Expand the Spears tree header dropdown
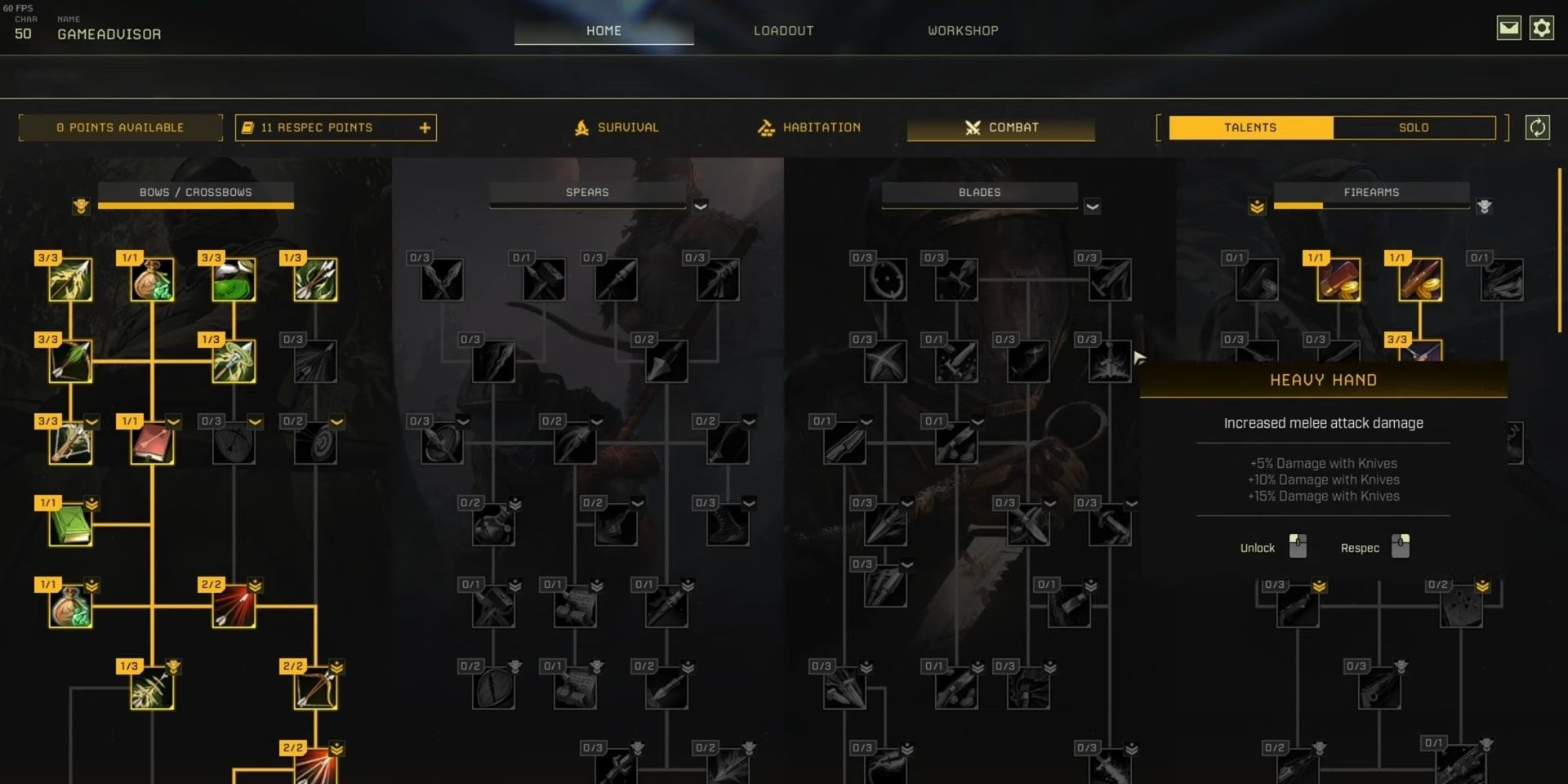 (x=700, y=207)
